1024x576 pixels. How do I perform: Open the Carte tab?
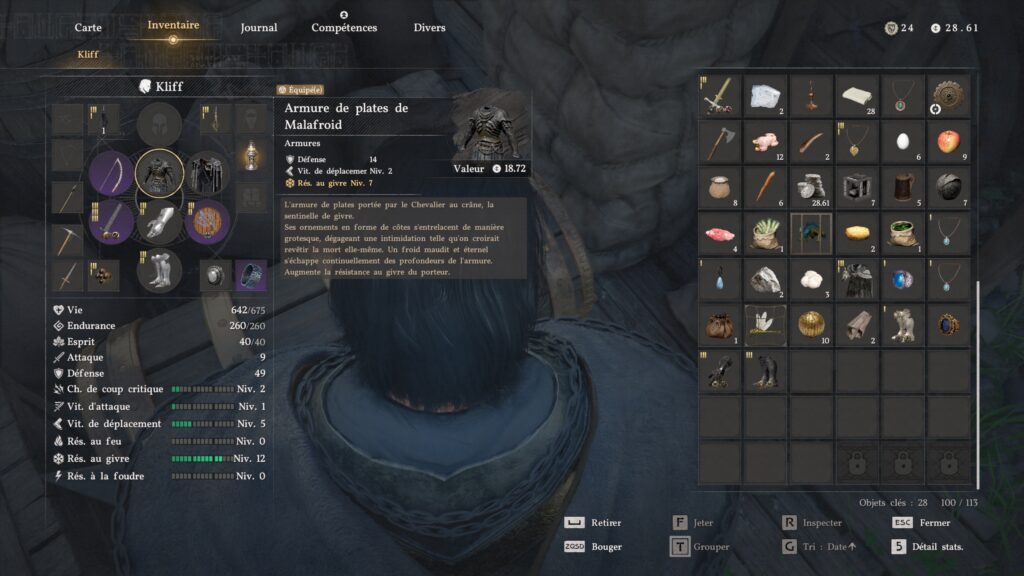click(x=88, y=28)
